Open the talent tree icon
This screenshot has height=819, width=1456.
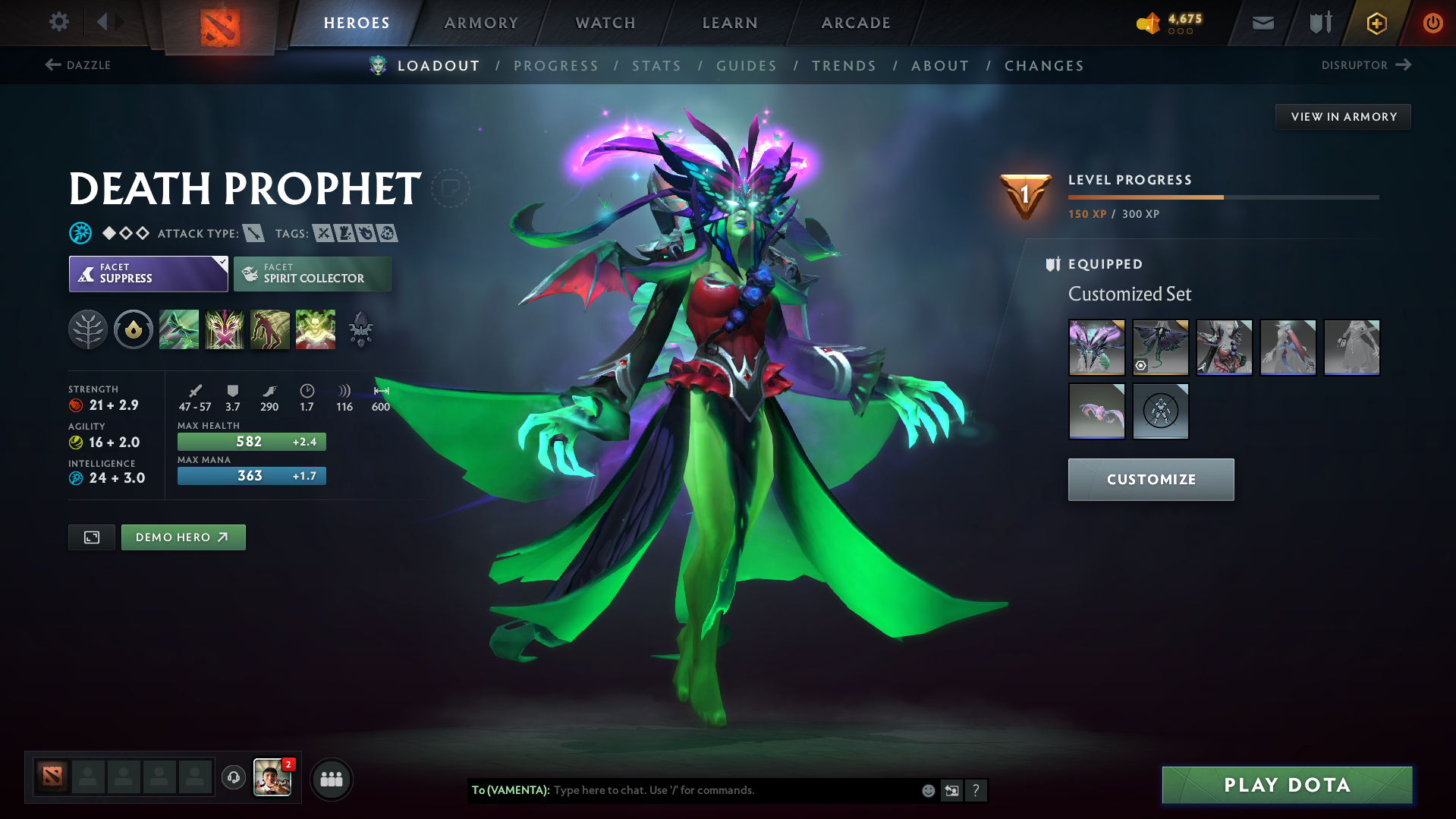click(88, 329)
